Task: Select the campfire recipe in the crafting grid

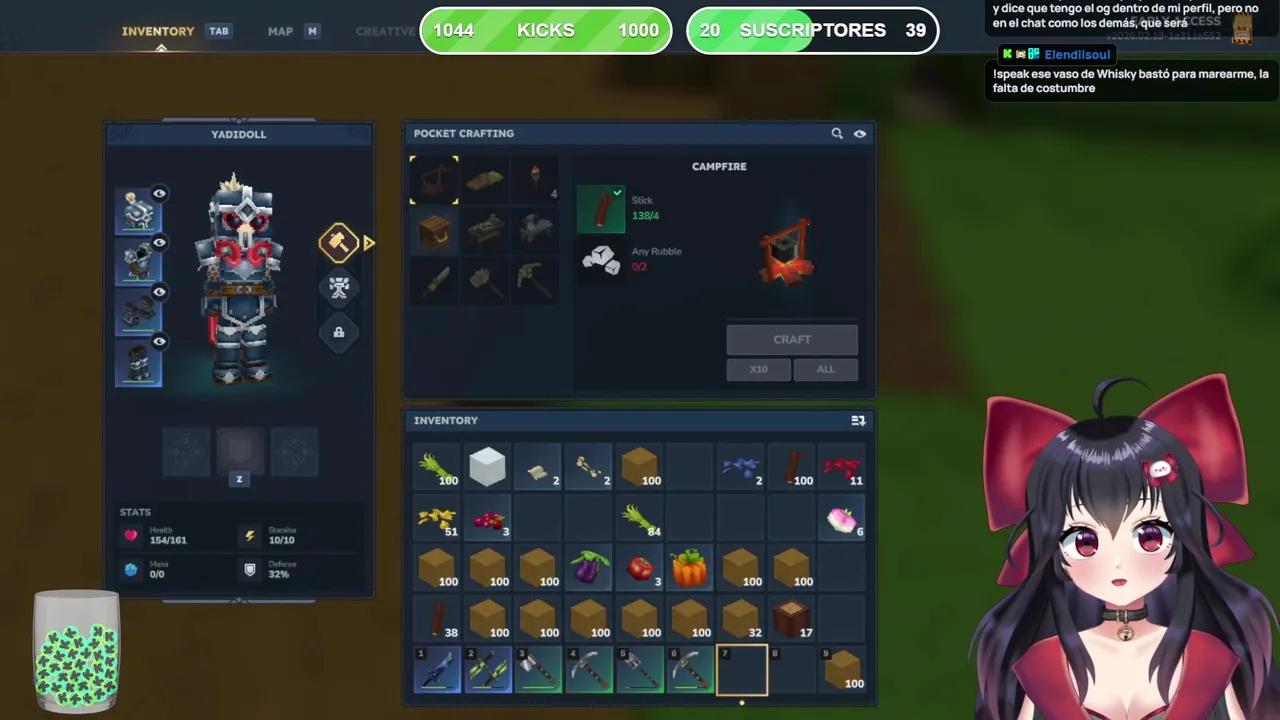Action: tap(433, 178)
